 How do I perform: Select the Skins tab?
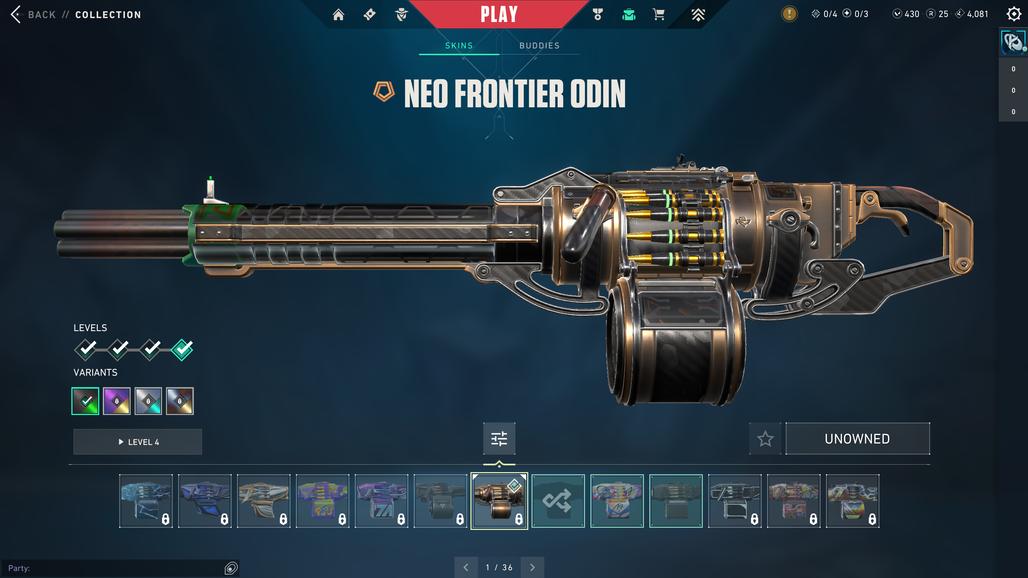click(x=459, y=45)
